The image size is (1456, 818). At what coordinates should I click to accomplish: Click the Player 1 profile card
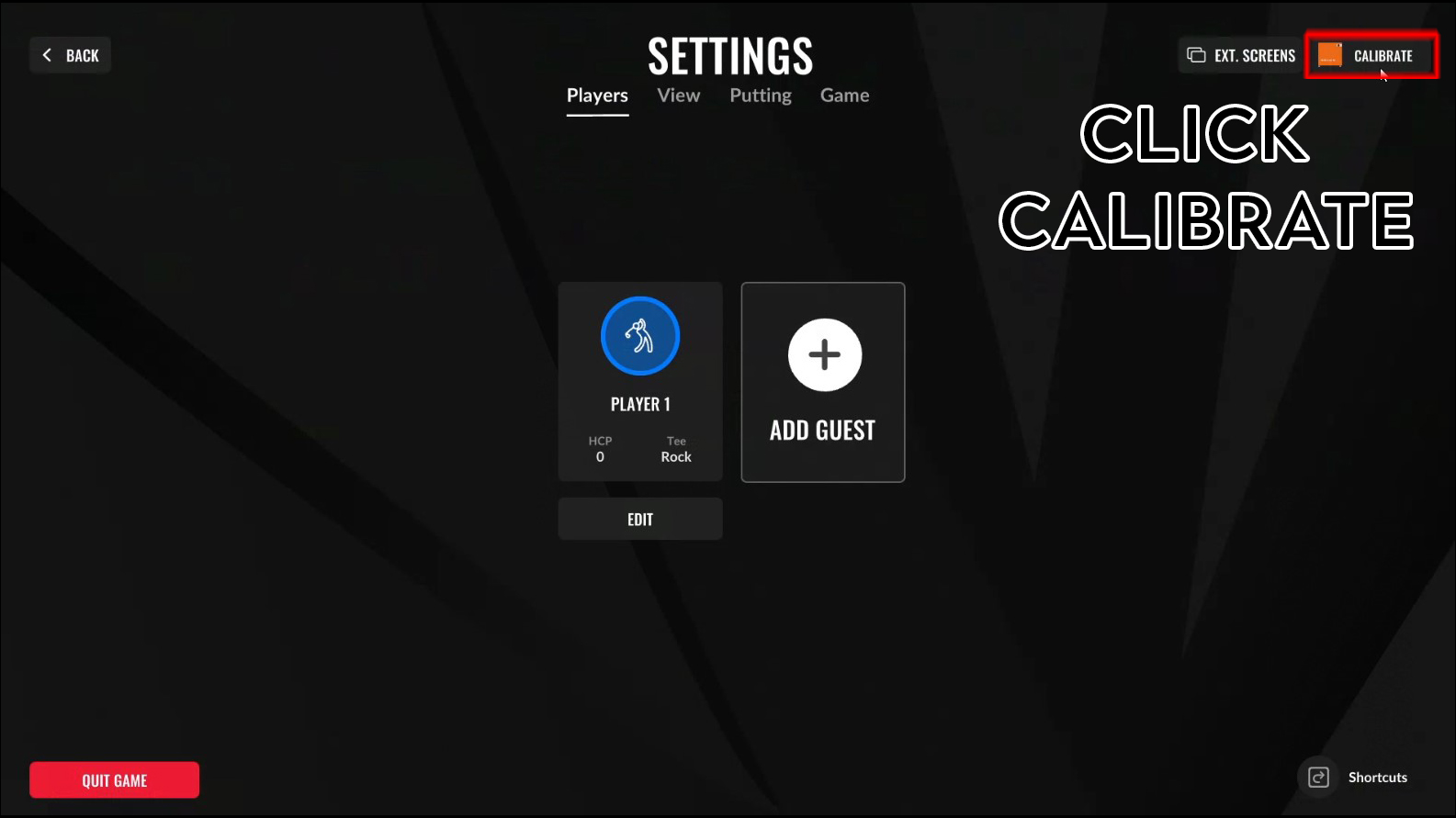pos(639,382)
